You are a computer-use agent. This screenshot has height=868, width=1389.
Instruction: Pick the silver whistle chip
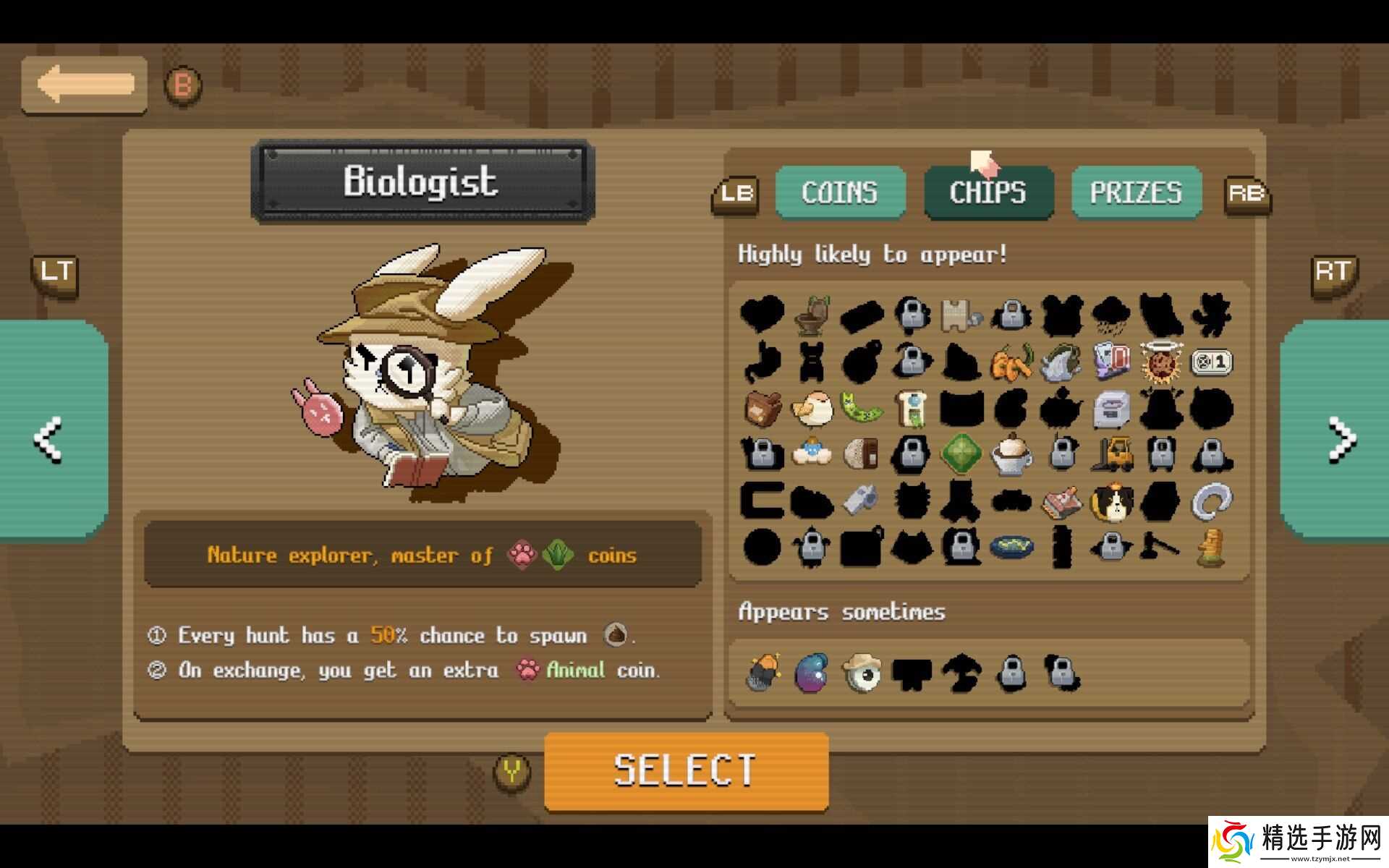861,499
